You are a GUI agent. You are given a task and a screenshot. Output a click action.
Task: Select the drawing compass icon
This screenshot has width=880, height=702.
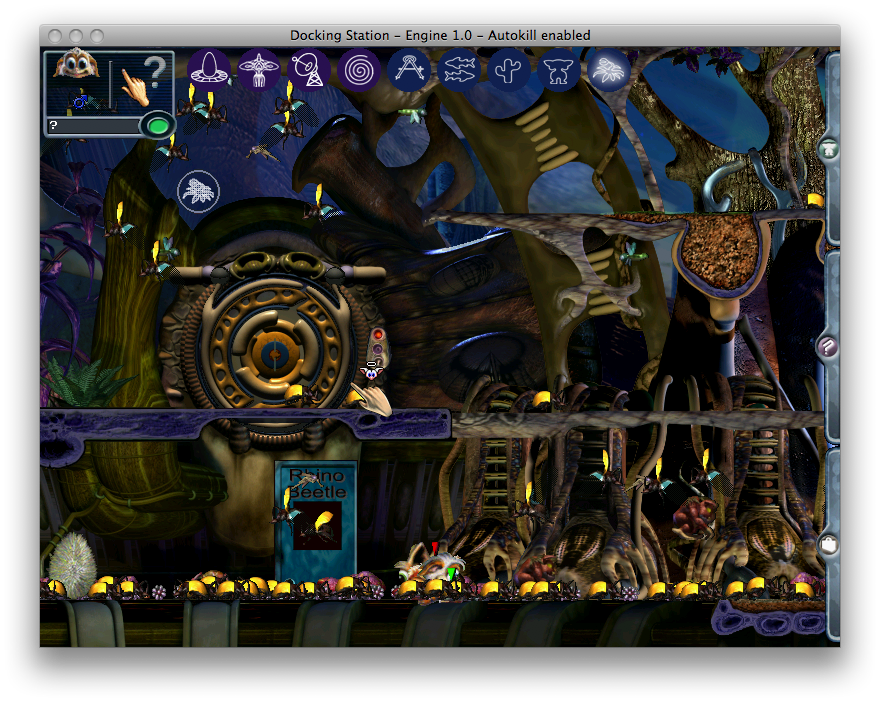point(409,70)
